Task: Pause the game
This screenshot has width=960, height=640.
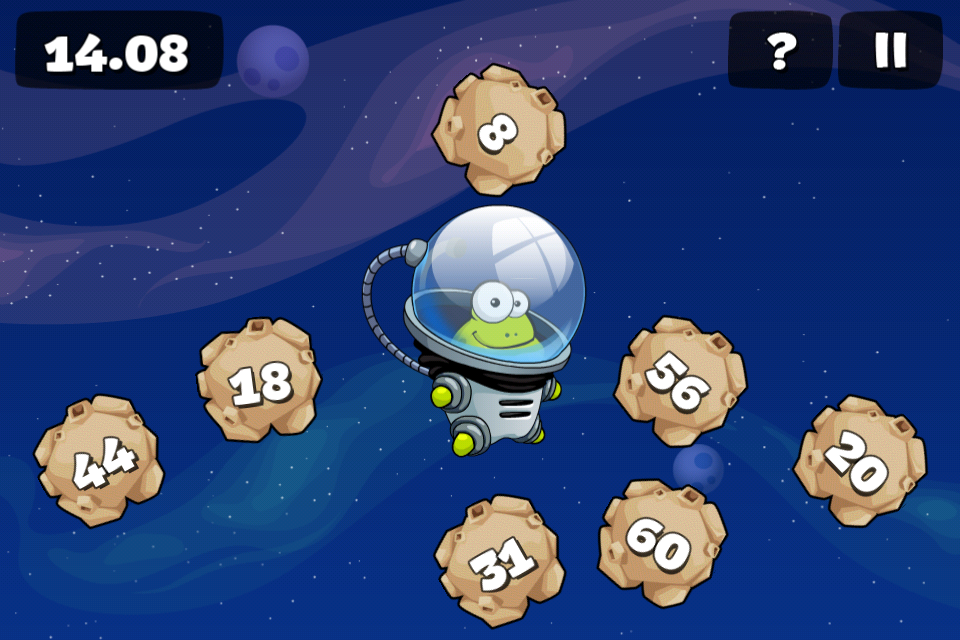Action: 889,50
